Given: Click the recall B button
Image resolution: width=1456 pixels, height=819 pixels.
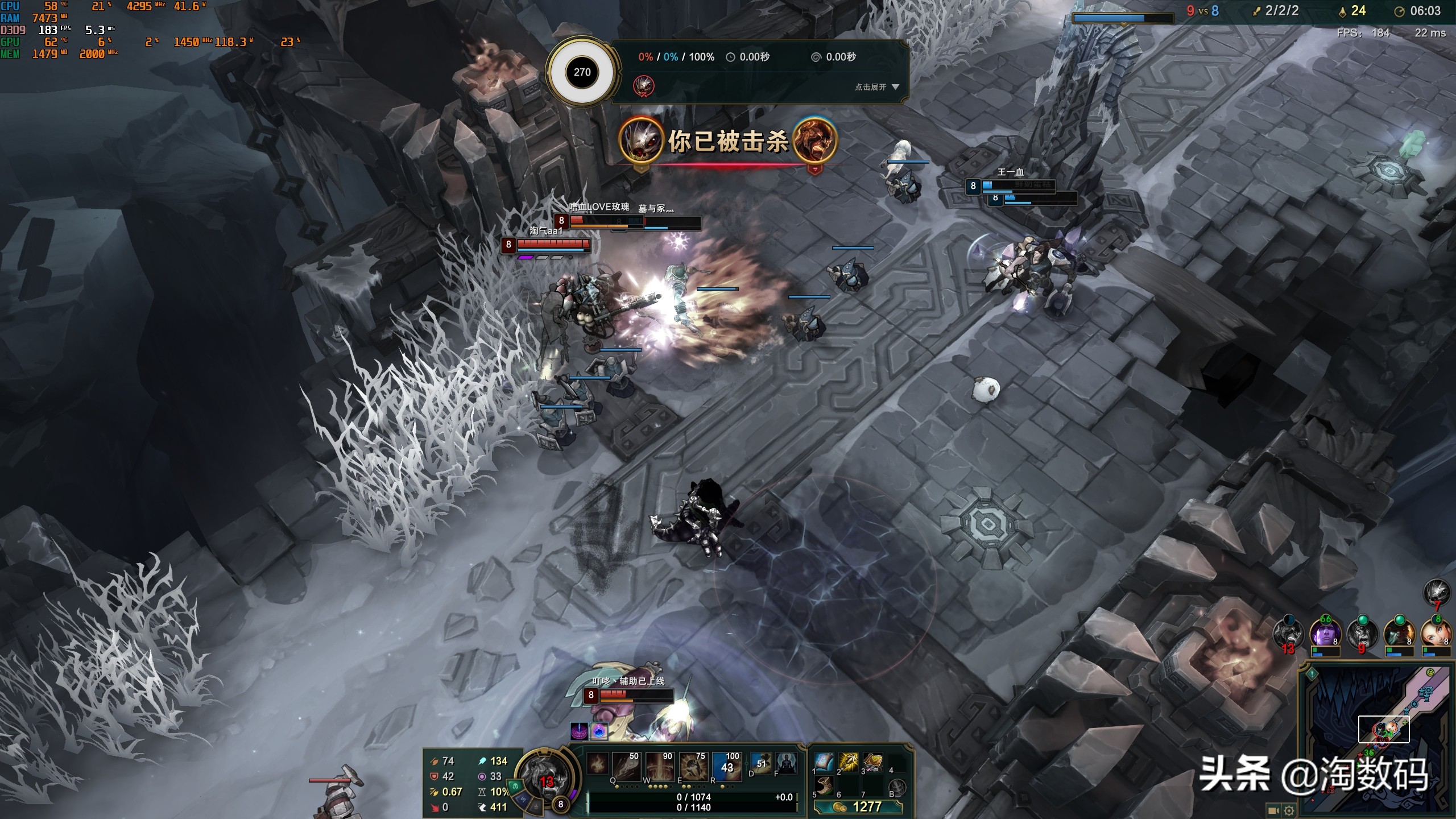Looking at the screenshot, I should (x=897, y=788).
